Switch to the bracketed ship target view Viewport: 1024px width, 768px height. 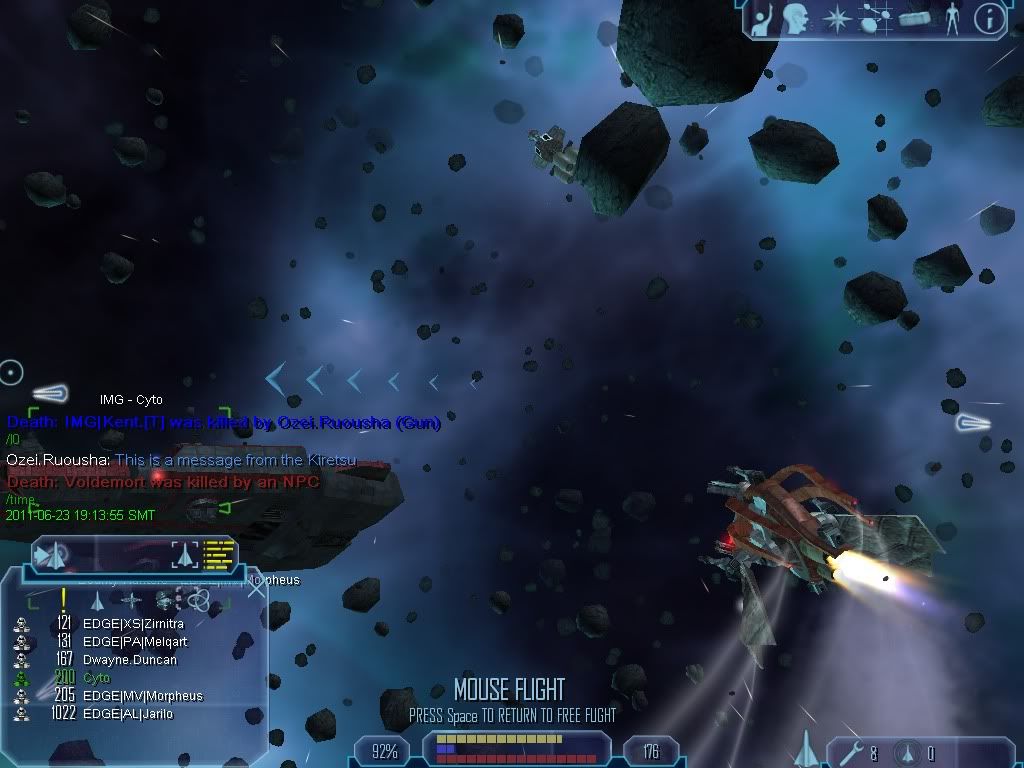[x=185, y=554]
